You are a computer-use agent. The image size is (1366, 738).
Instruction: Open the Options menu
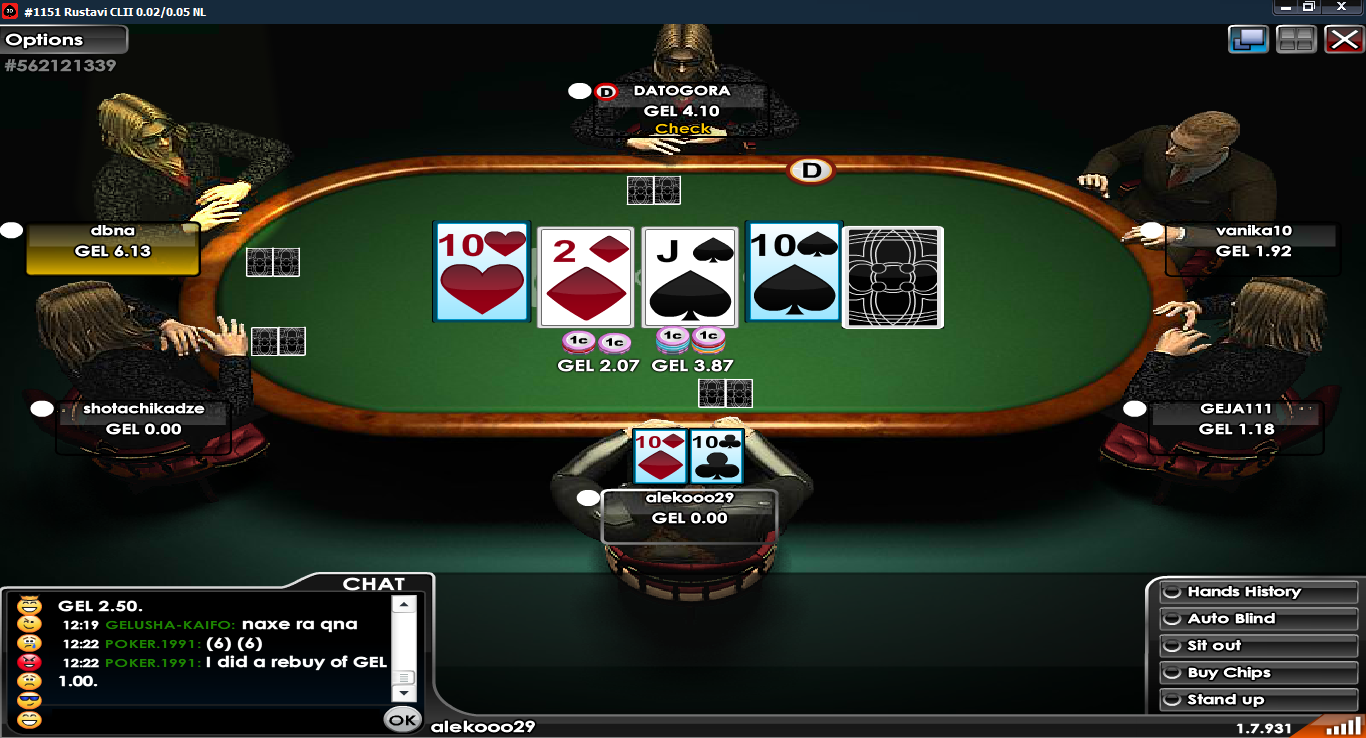pos(64,40)
